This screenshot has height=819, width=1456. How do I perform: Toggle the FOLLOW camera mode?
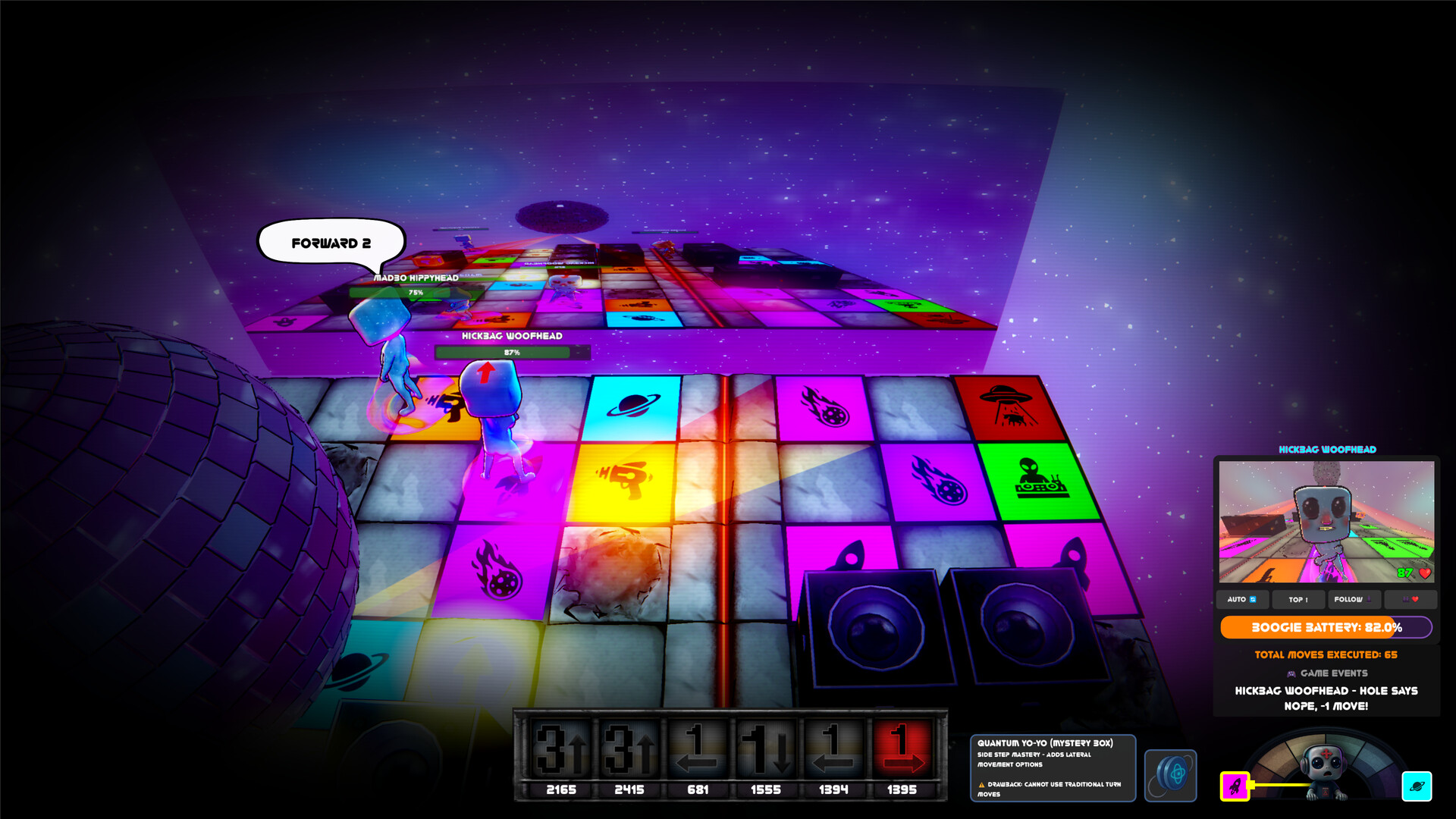pos(1352,599)
